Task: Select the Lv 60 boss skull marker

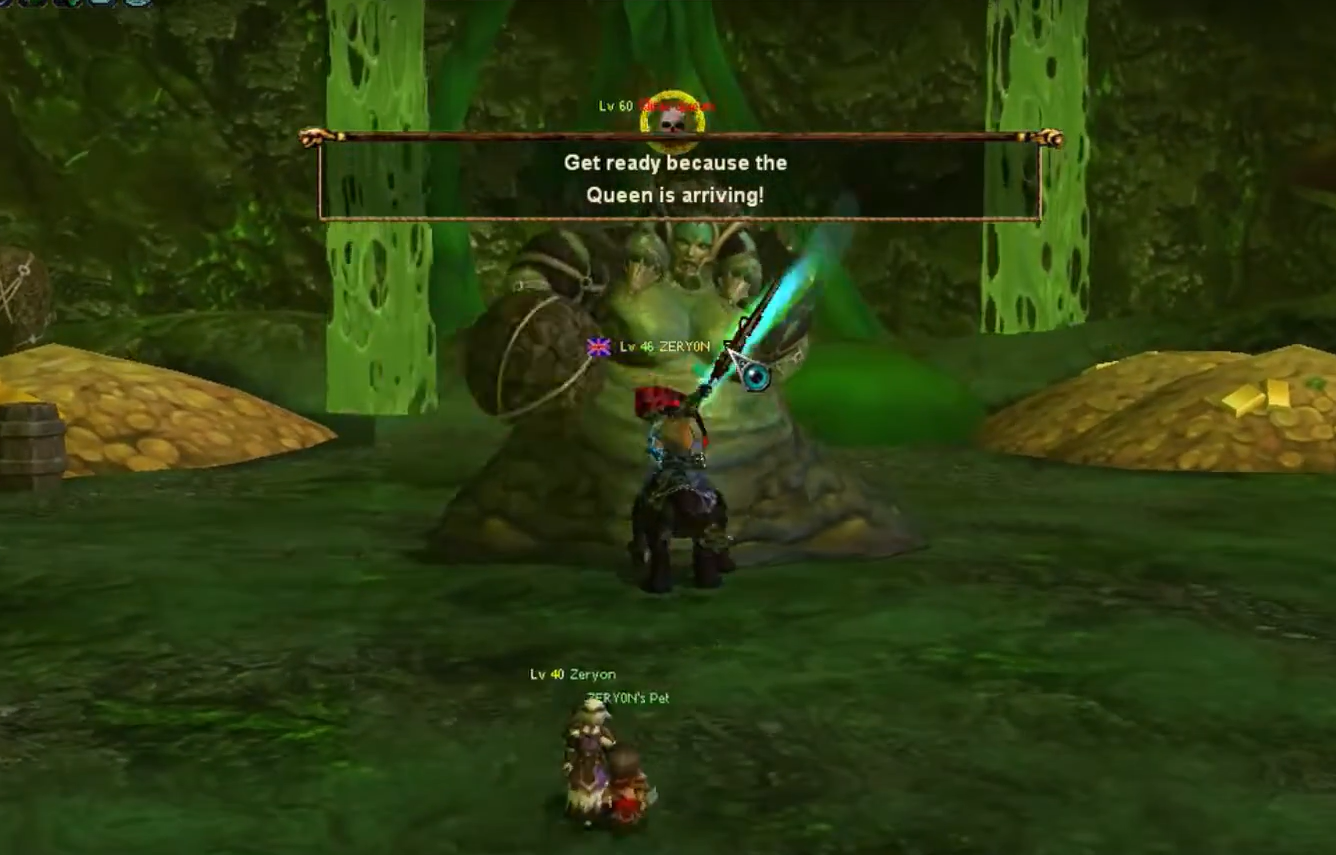Action: [x=673, y=120]
